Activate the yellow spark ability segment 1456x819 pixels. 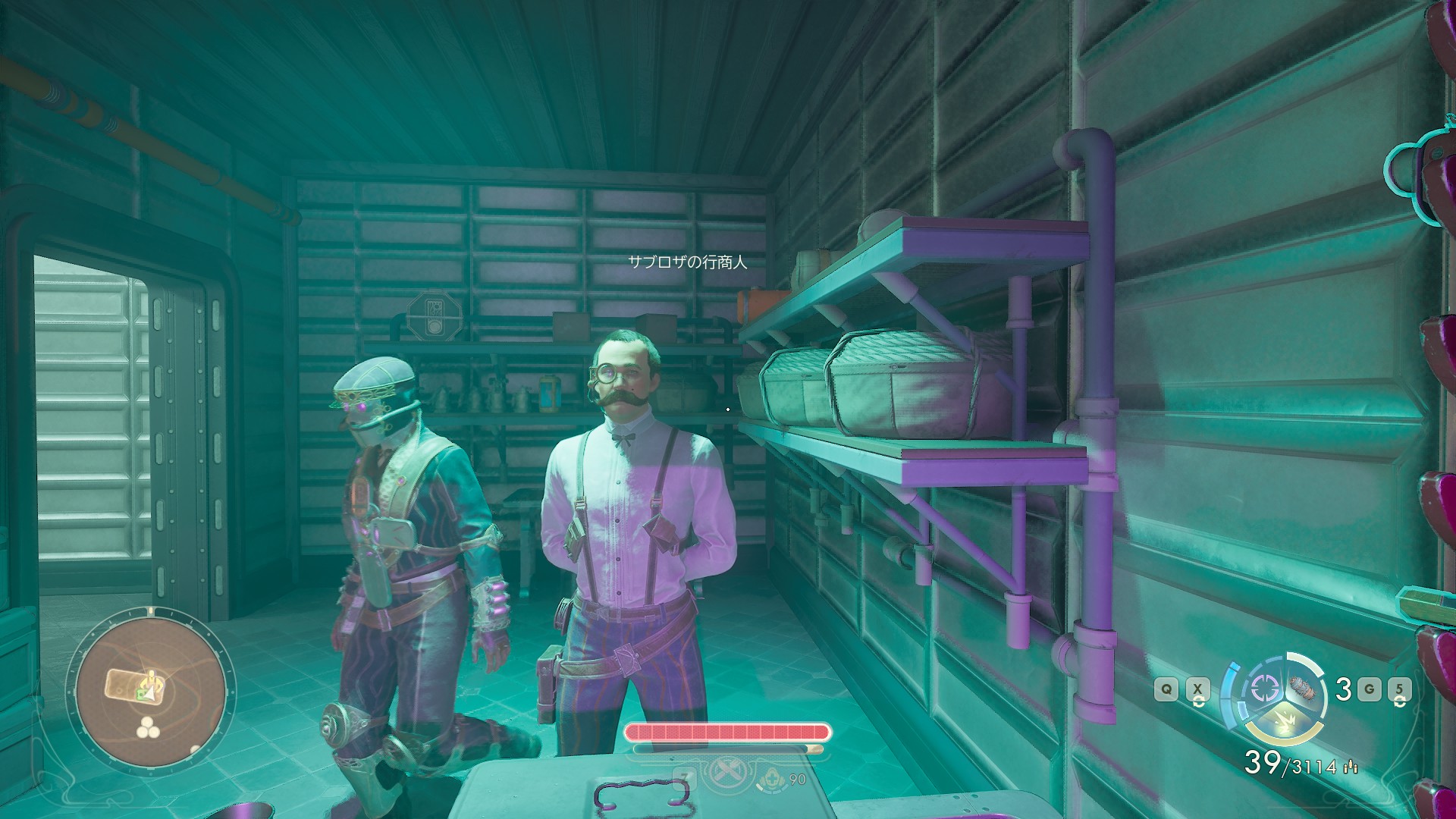click(1284, 723)
